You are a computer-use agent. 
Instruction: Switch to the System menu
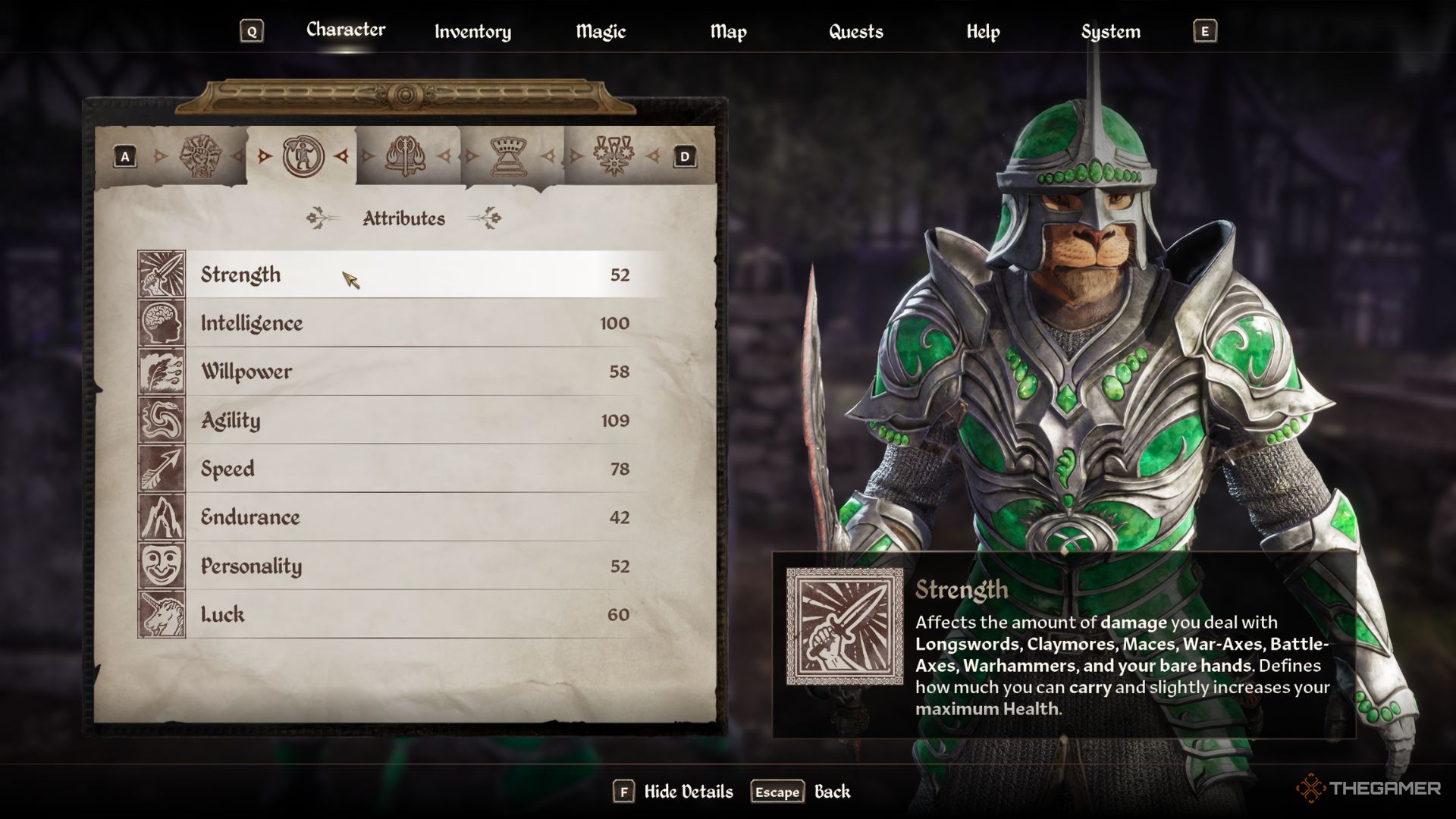1110,32
